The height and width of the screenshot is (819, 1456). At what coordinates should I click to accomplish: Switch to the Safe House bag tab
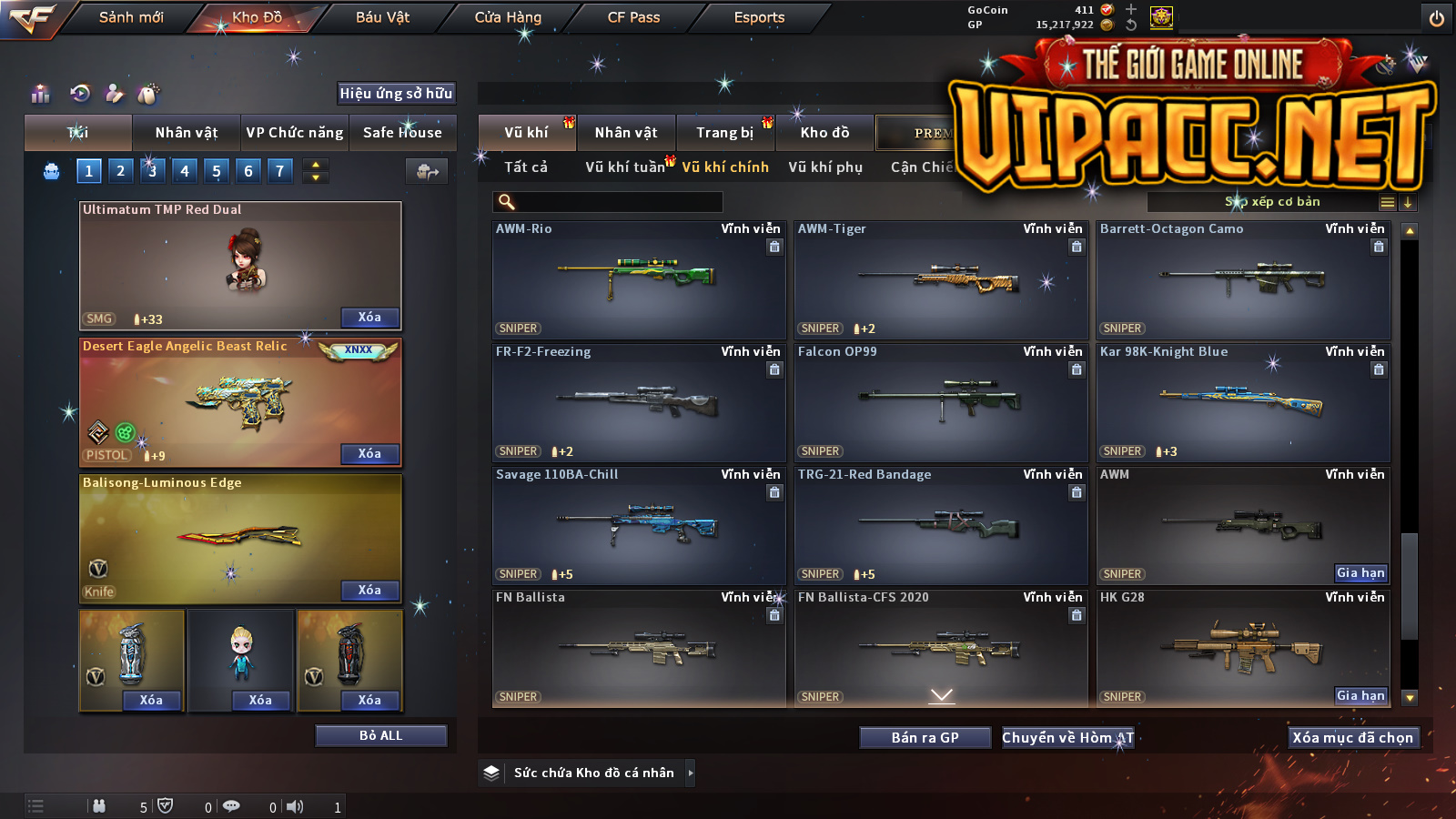[402, 133]
